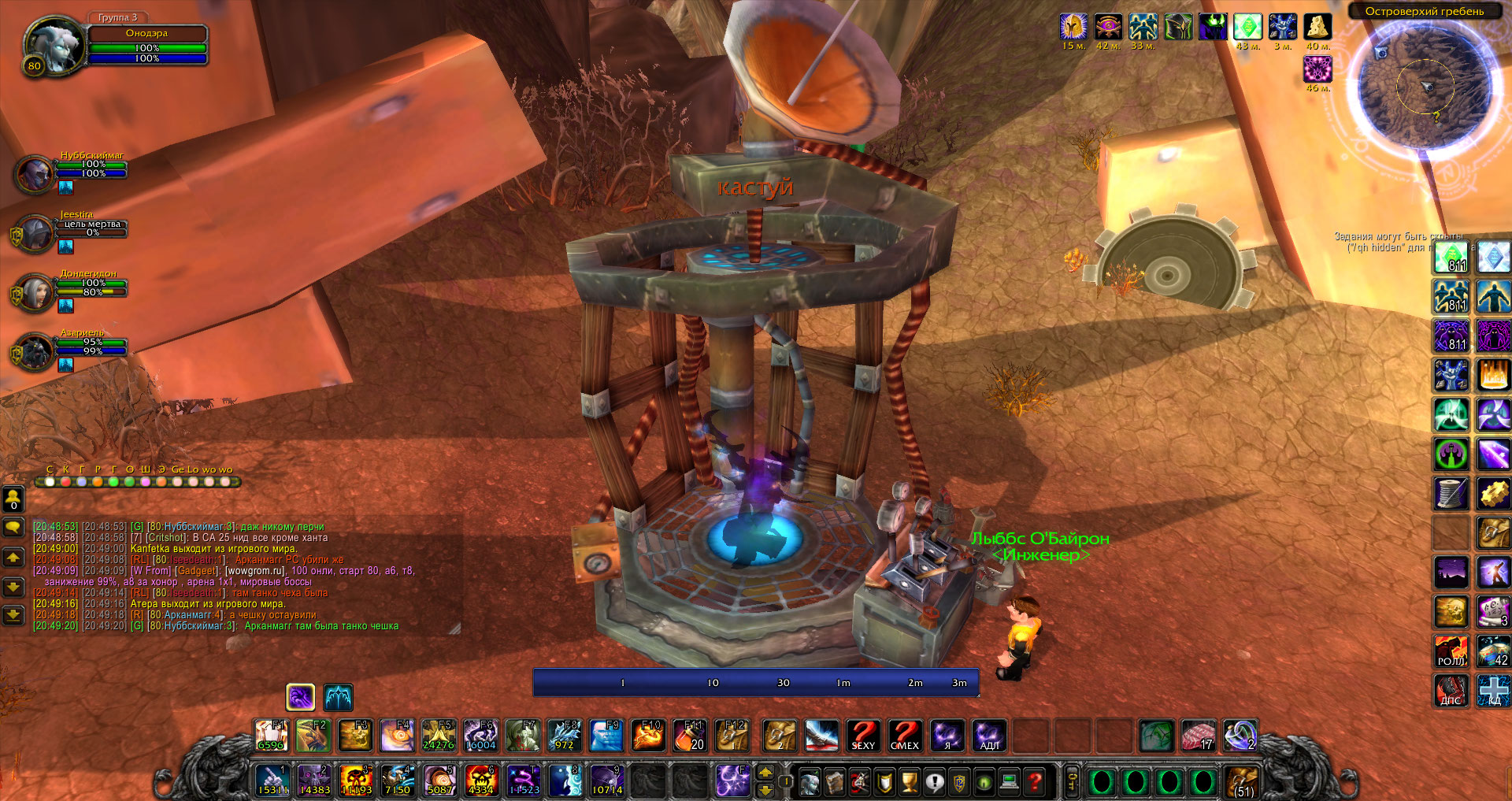The image size is (1512, 801).
Task: Click the ДПС macro icon
Action: pos(1451,691)
